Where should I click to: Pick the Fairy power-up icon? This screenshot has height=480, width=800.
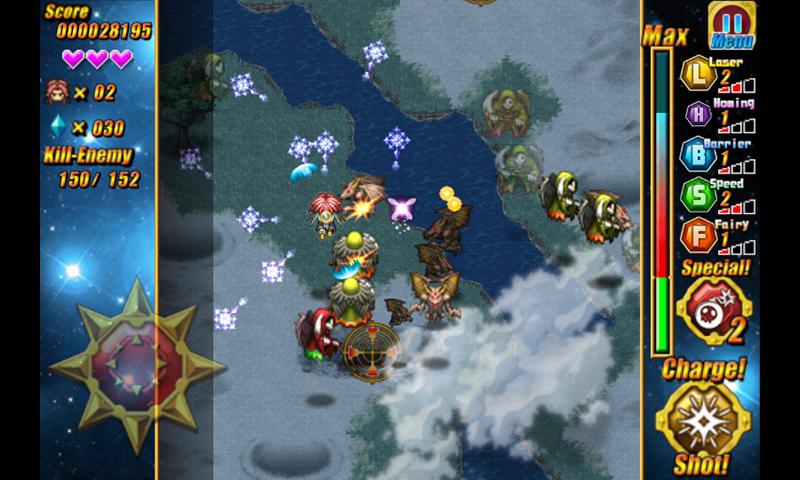click(x=695, y=236)
